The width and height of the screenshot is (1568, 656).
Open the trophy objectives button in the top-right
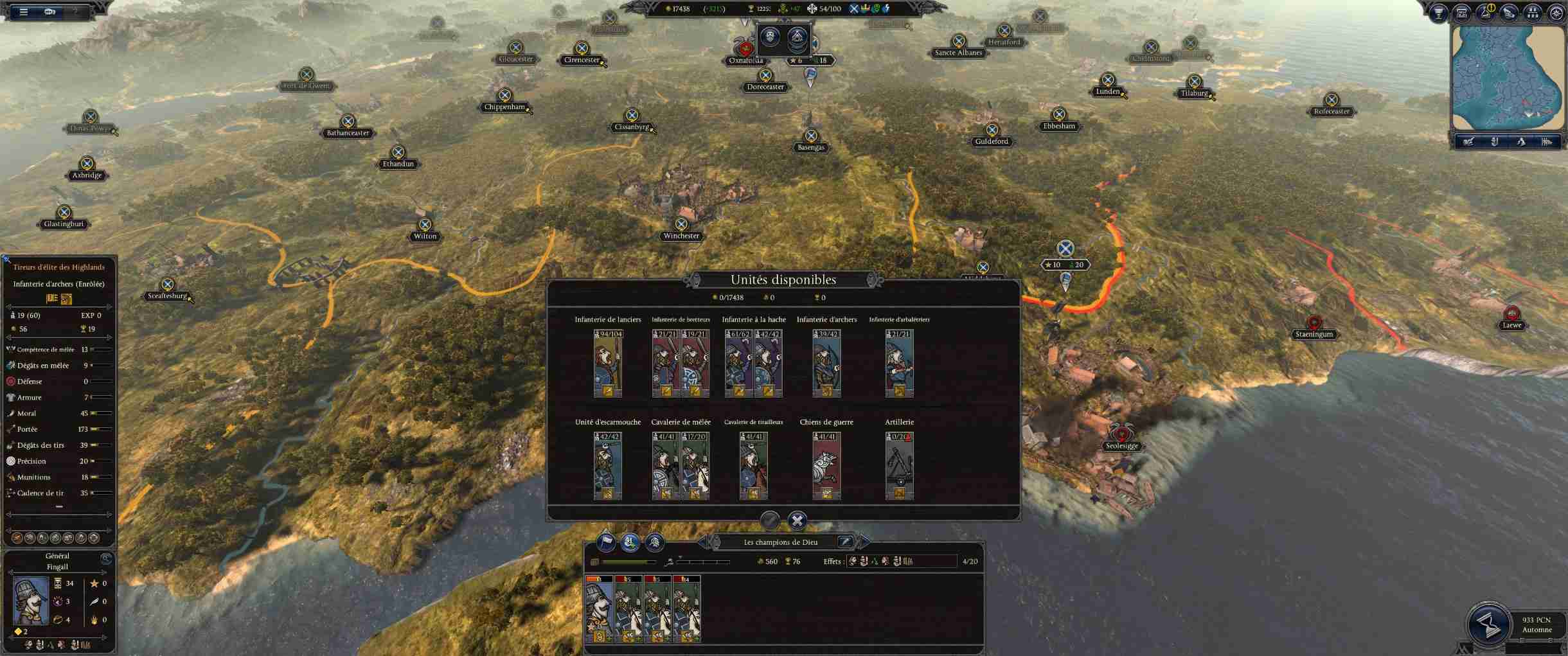[x=1438, y=13]
